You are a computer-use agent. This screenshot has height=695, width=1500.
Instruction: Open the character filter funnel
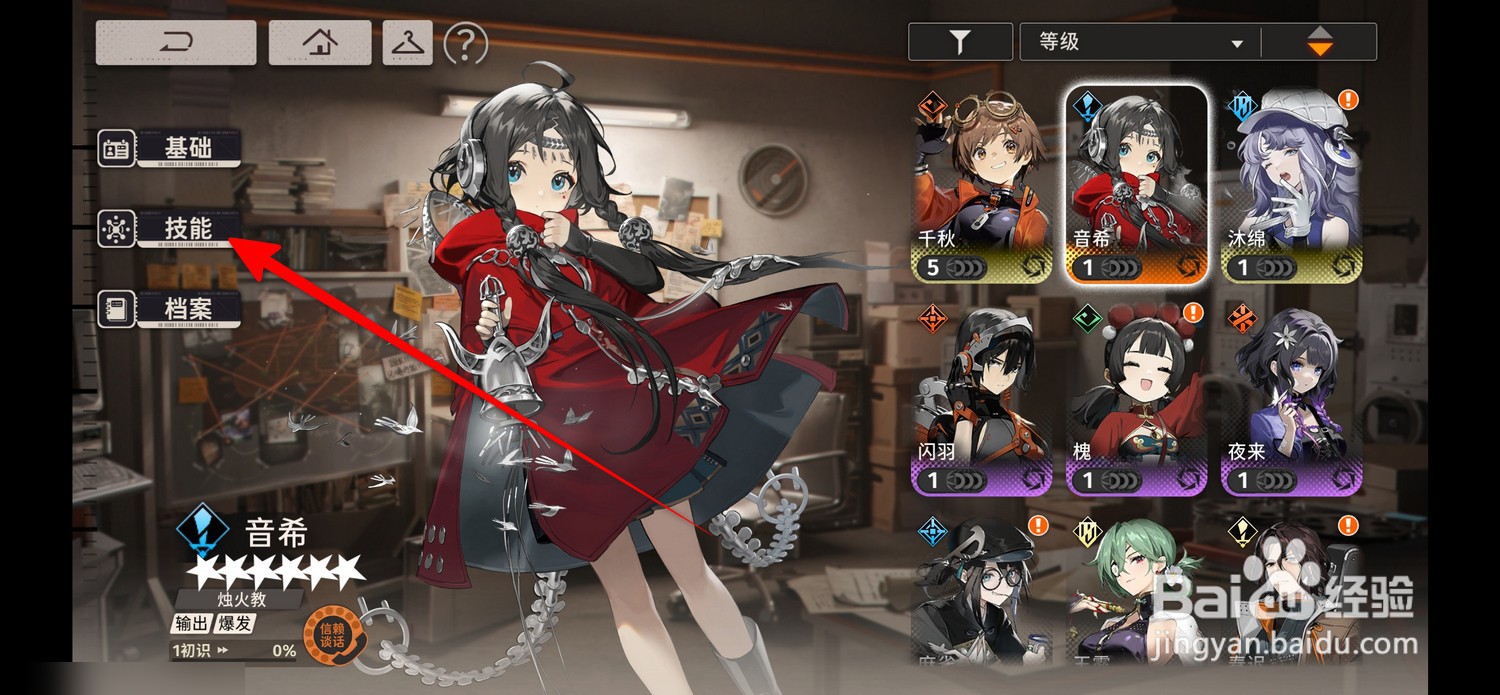(x=959, y=42)
